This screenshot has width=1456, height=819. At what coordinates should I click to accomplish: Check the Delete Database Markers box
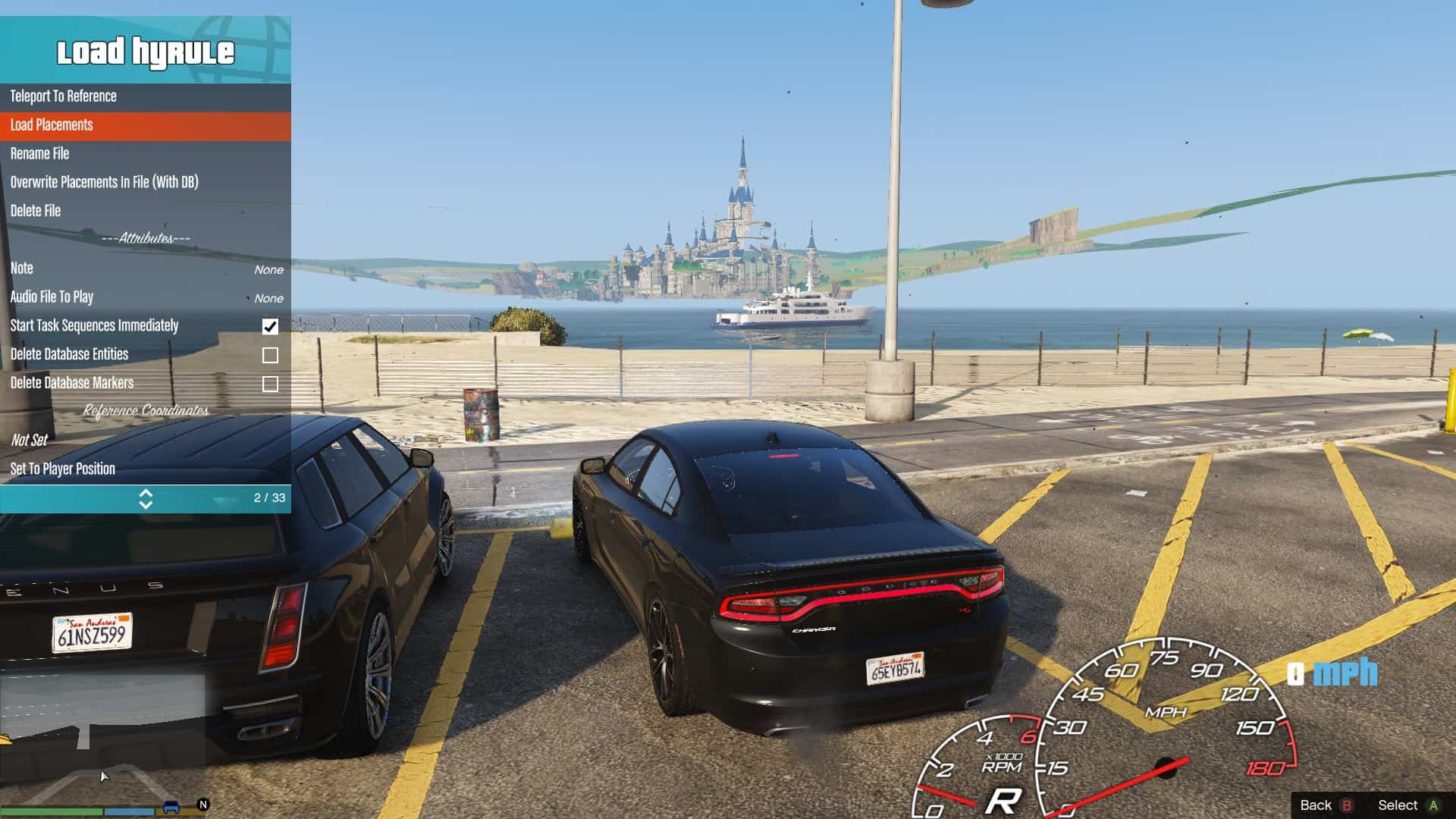coord(271,383)
